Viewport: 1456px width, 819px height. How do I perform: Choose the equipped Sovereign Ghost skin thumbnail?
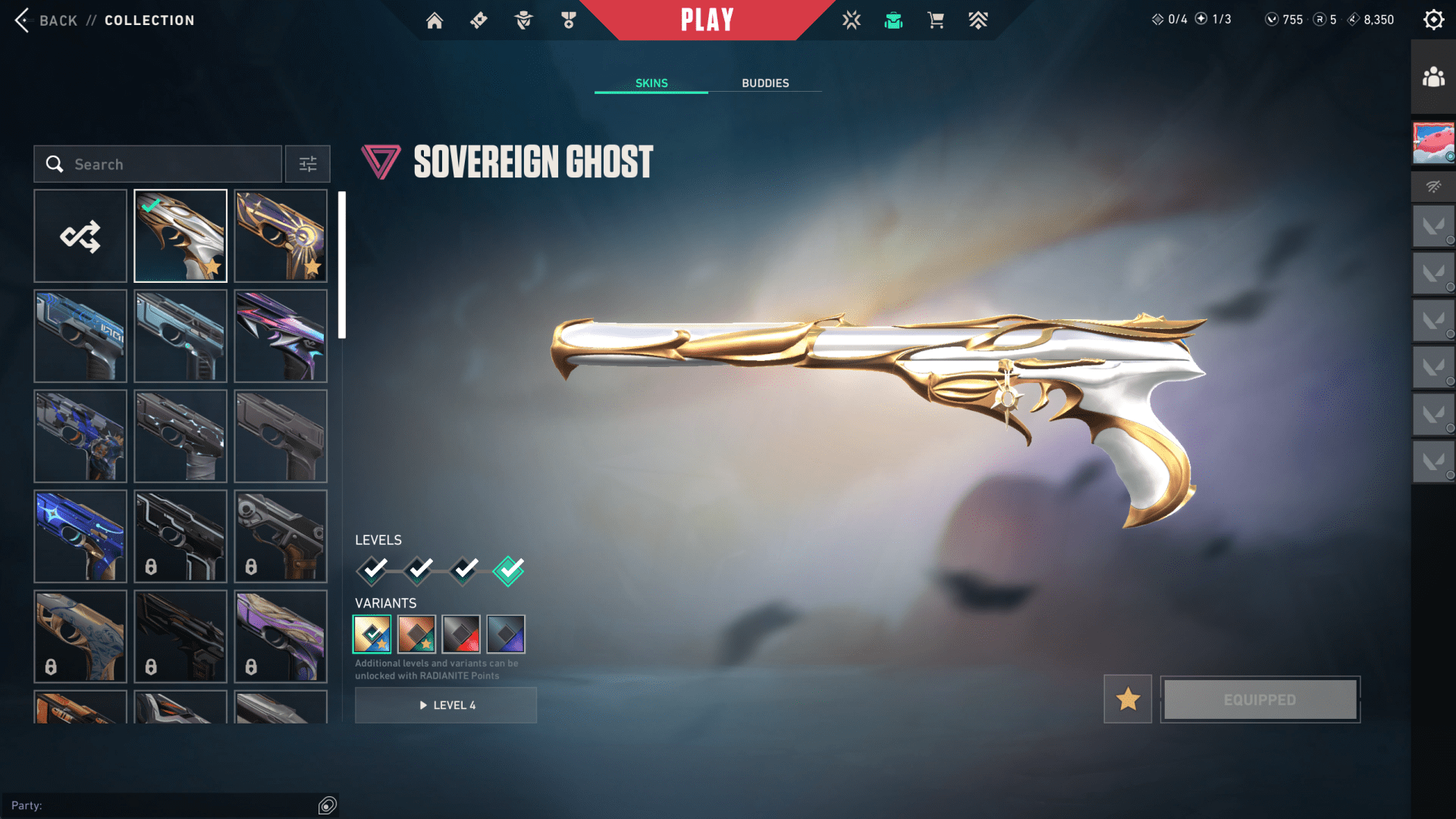[x=180, y=236]
